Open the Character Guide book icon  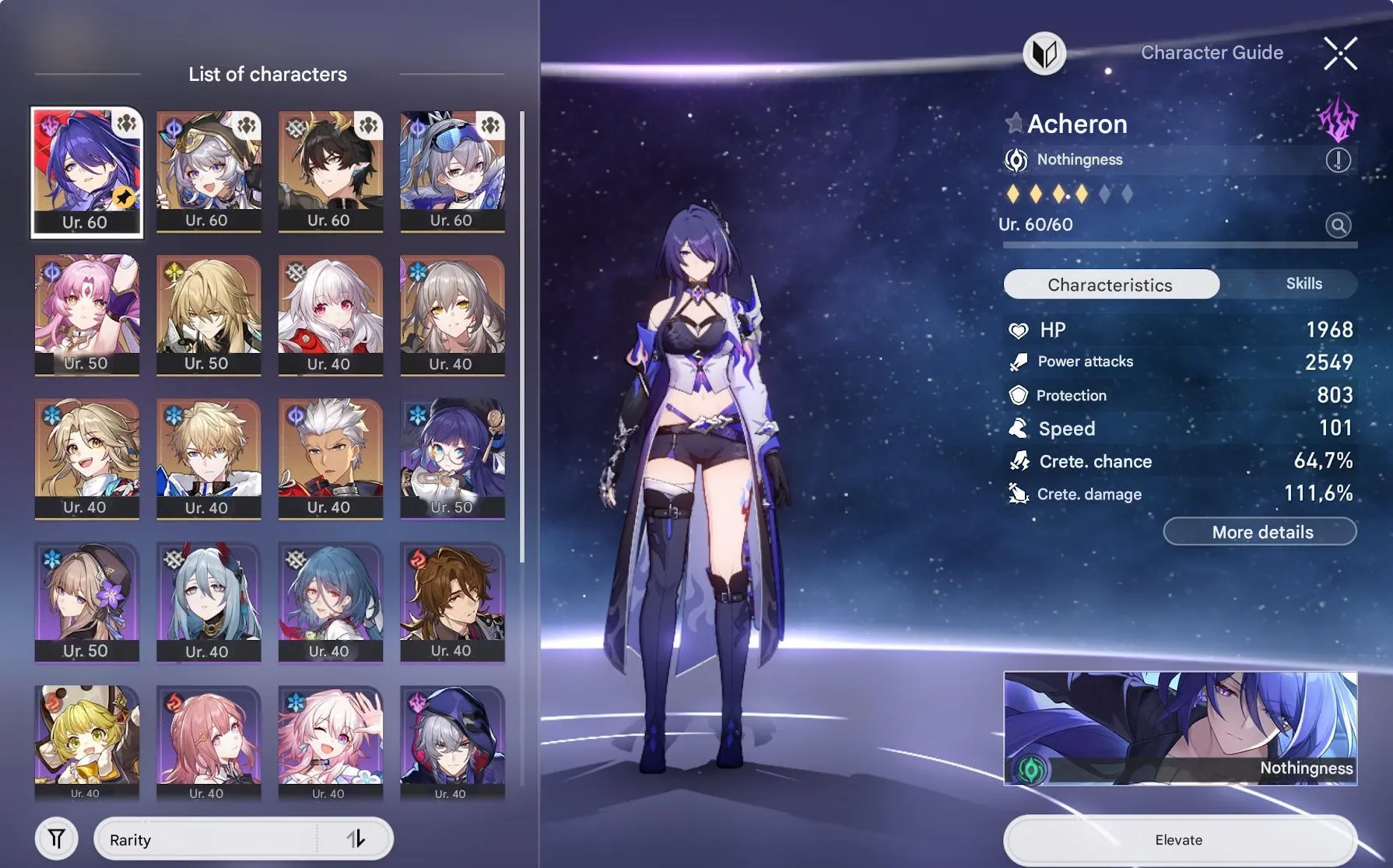click(x=1046, y=54)
